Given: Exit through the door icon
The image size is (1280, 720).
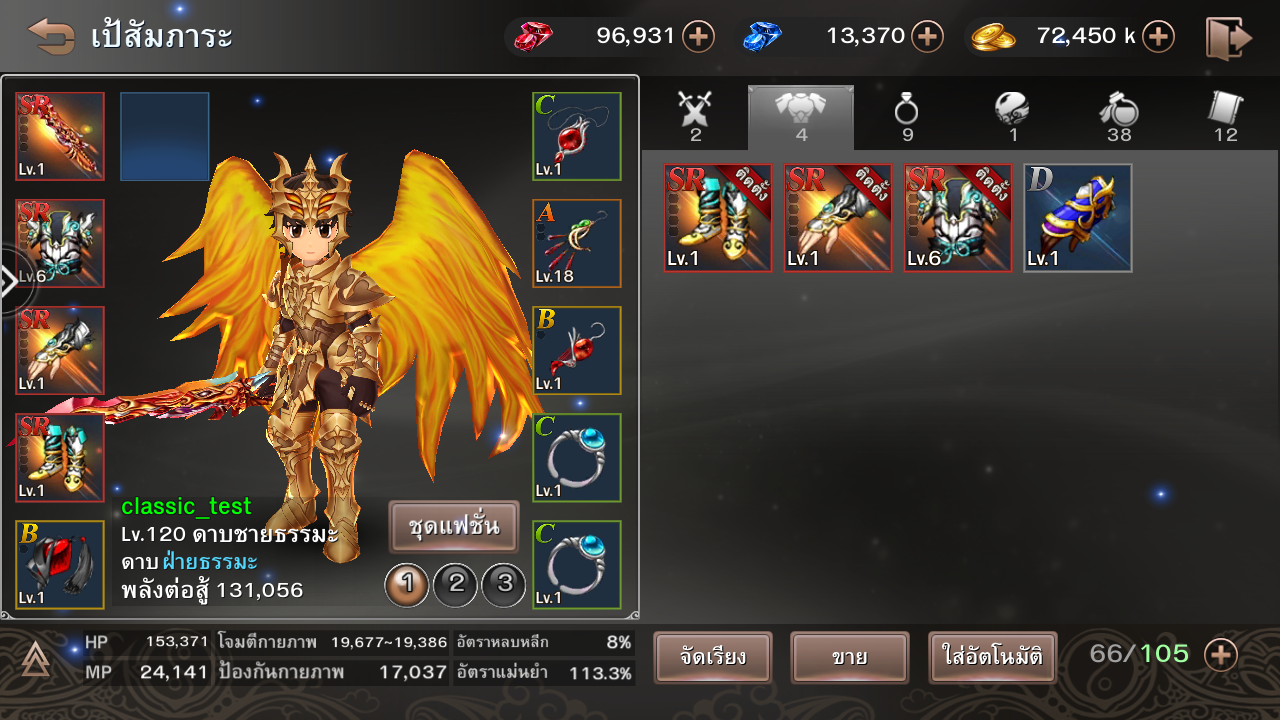Looking at the screenshot, I should (1229, 38).
